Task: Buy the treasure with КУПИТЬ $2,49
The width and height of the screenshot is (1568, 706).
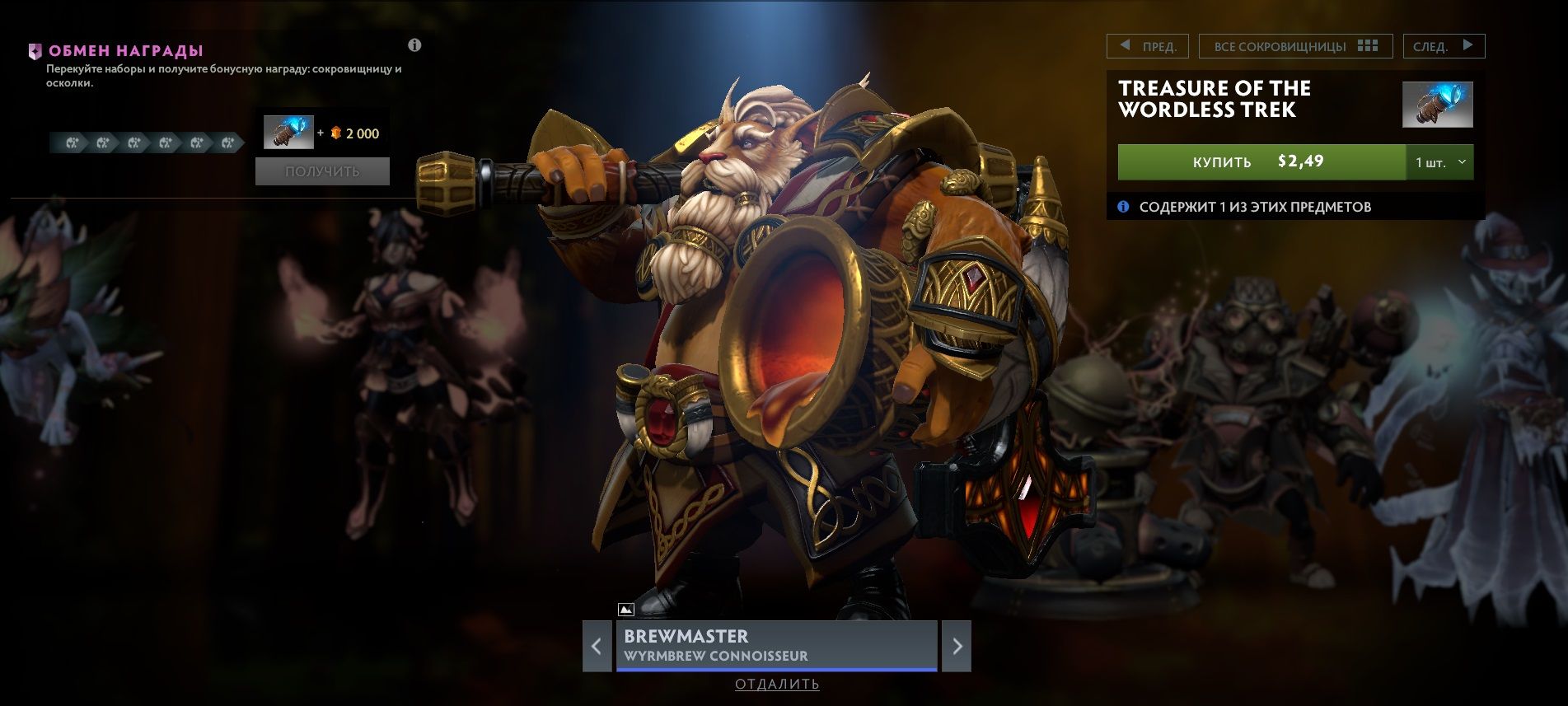Action: pos(1261,161)
